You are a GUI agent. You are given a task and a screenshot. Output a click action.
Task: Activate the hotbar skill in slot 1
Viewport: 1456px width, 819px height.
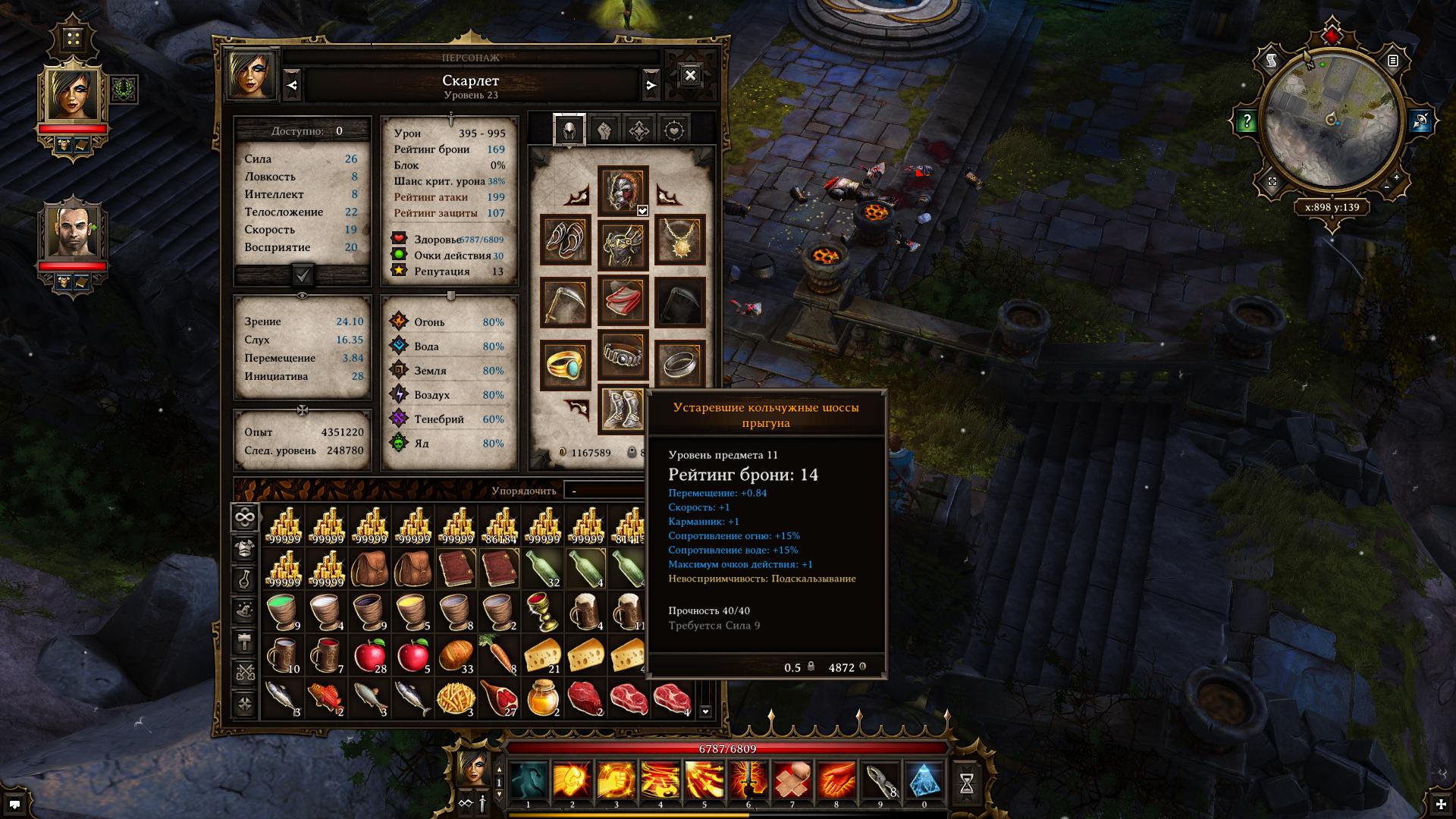tap(529, 783)
